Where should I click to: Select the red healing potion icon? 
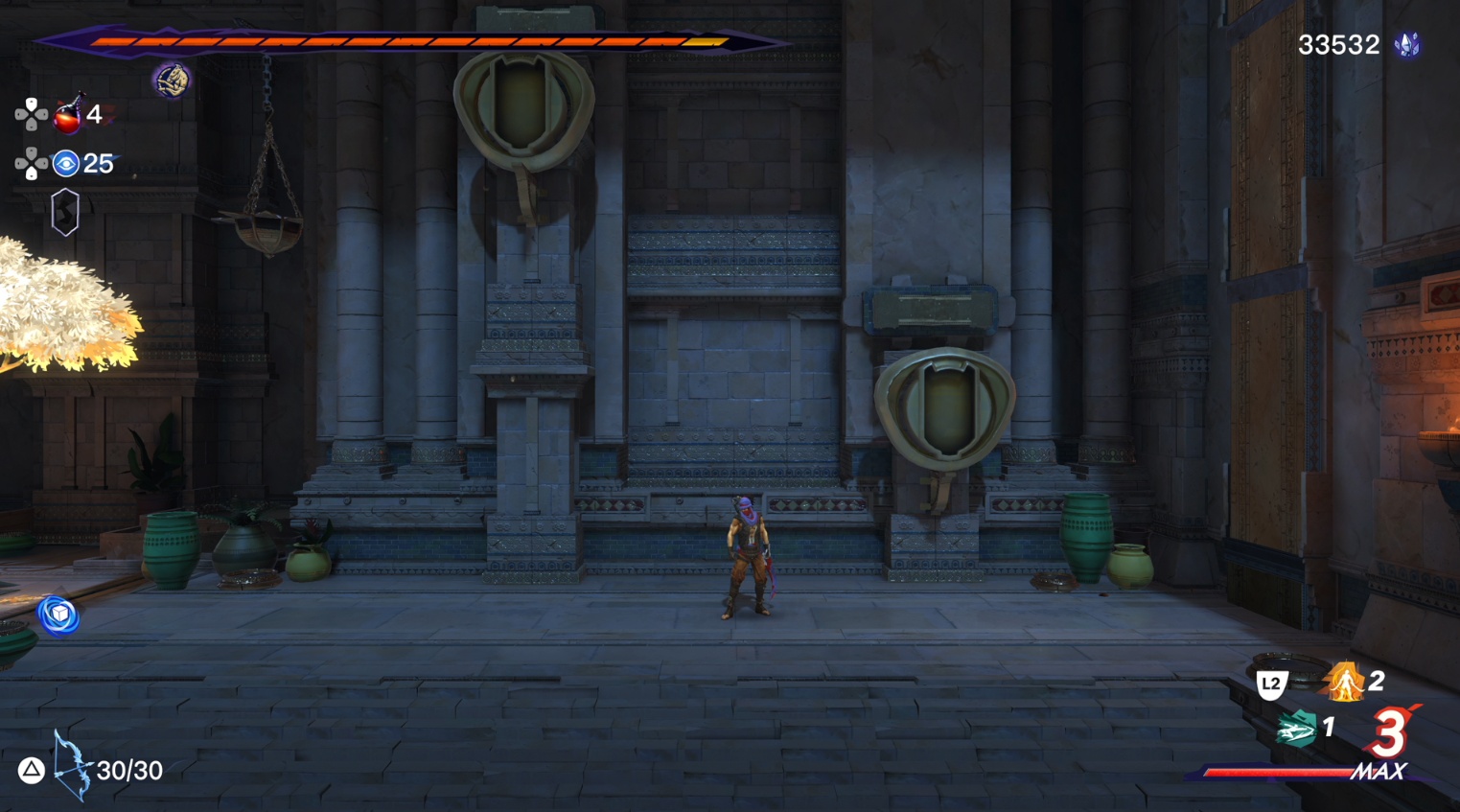pyautogui.click(x=67, y=116)
